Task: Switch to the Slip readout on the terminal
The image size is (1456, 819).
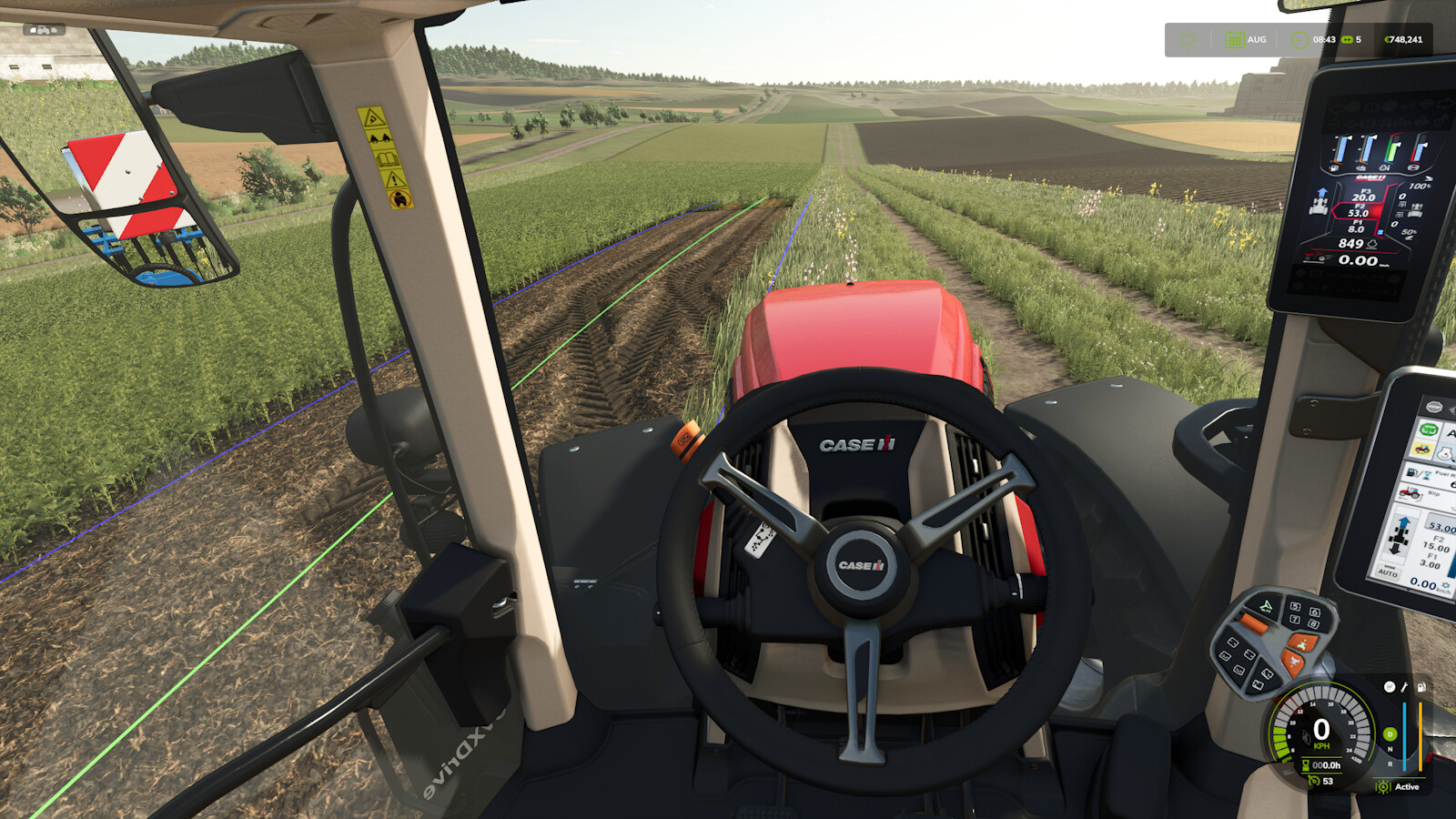Action: click(x=1418, y=494)
